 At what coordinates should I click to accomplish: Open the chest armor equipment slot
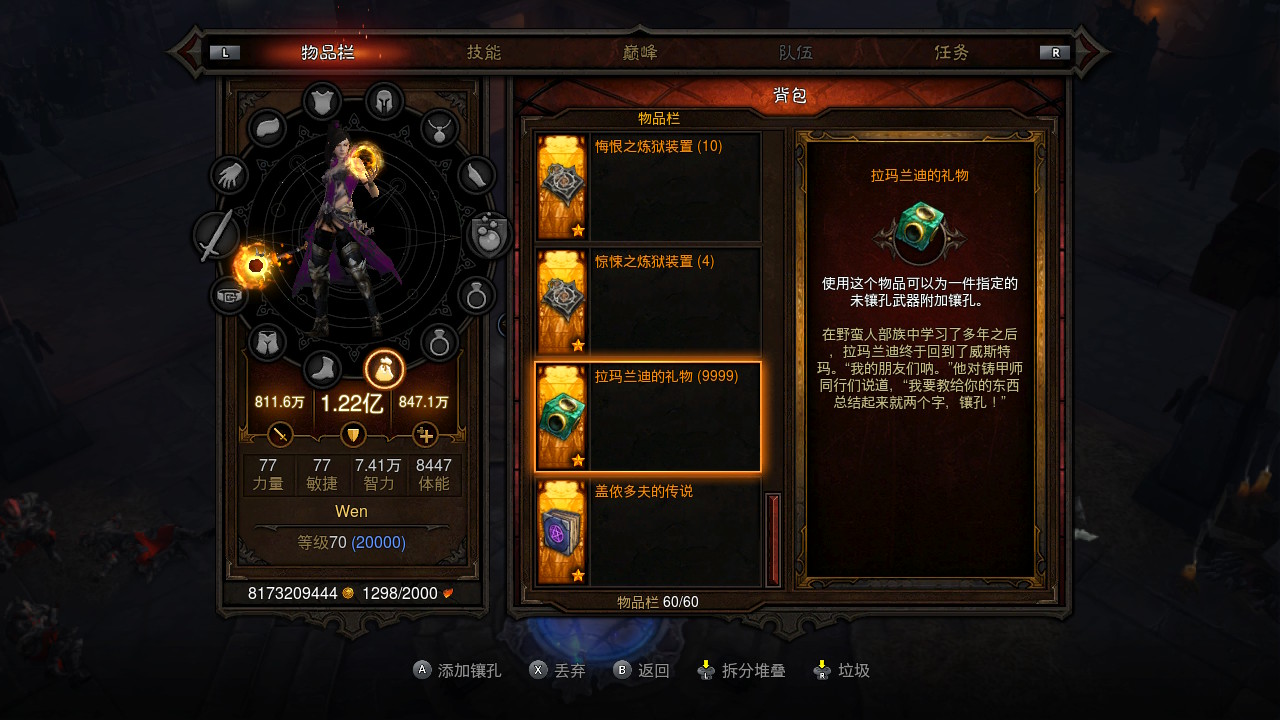tap(322, 101)
